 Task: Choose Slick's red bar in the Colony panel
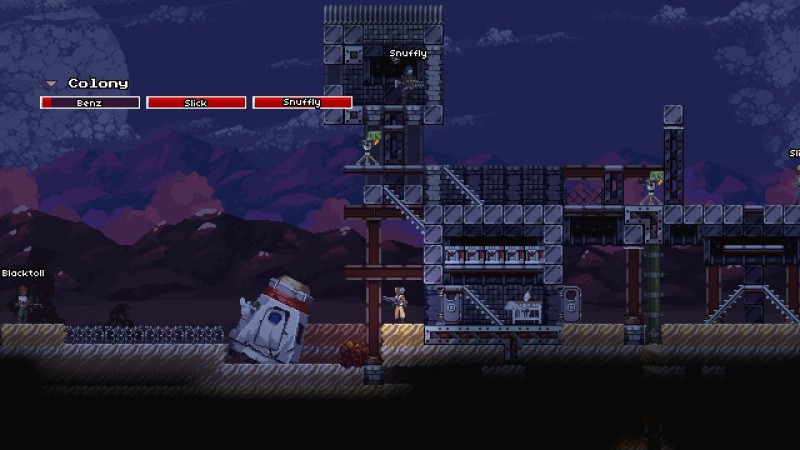click(196, 102)
